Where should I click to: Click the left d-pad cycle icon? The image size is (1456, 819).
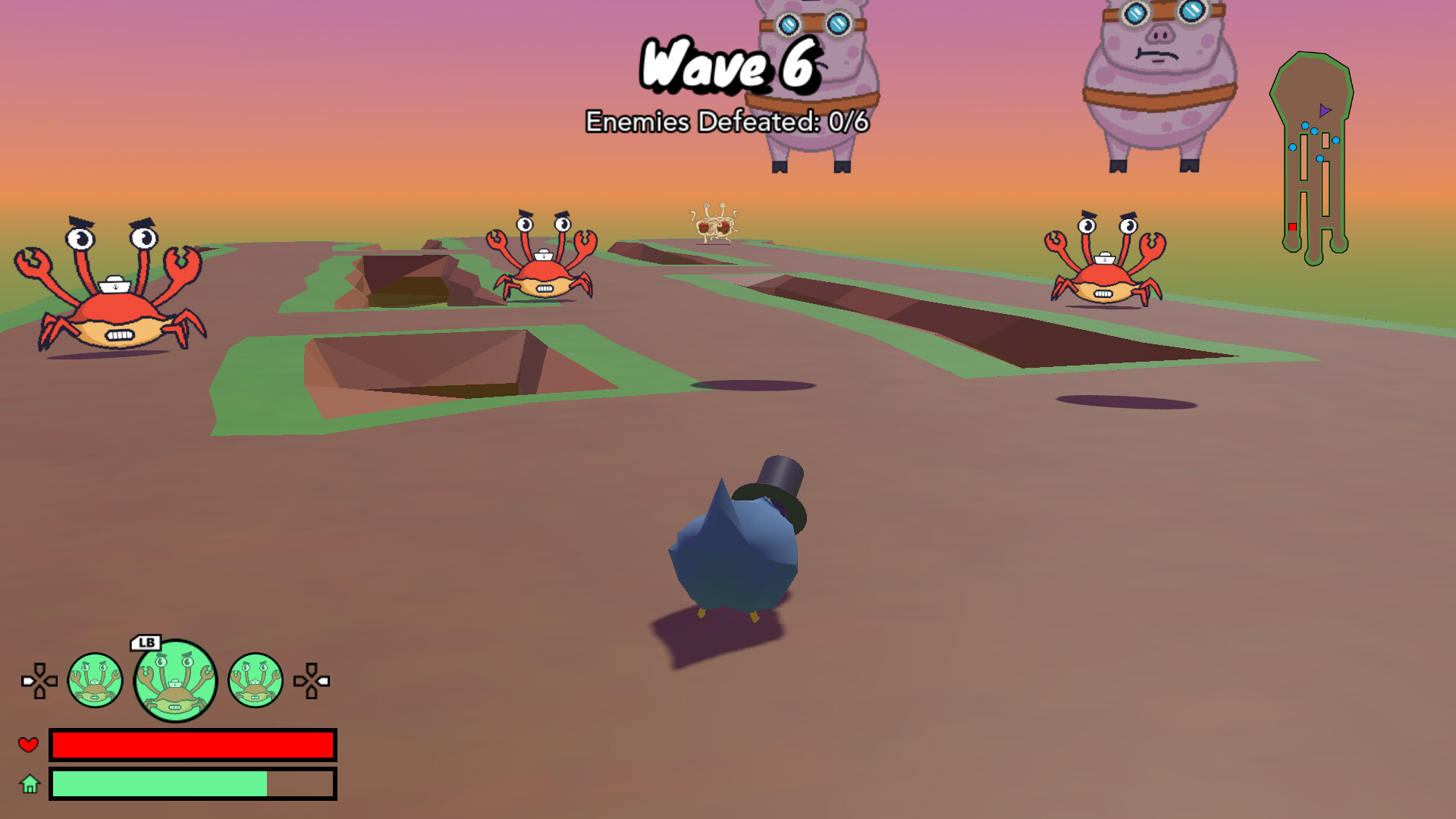pyautogui.click(x=39, y=681)
